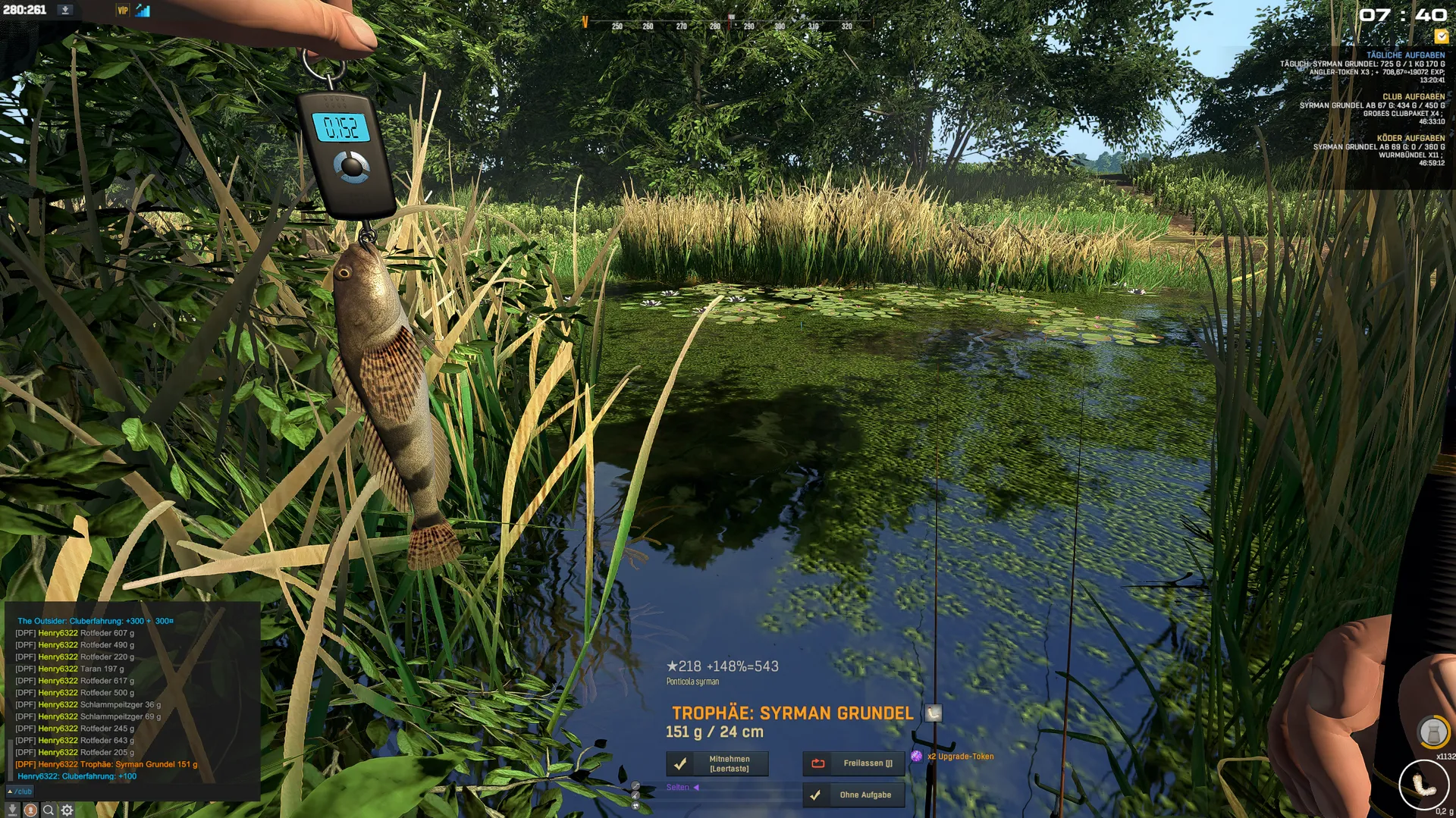Open the groundbait bag slot showing x1132
The width and height of the screenshot is (1456, 818).
coord(1432,732)
